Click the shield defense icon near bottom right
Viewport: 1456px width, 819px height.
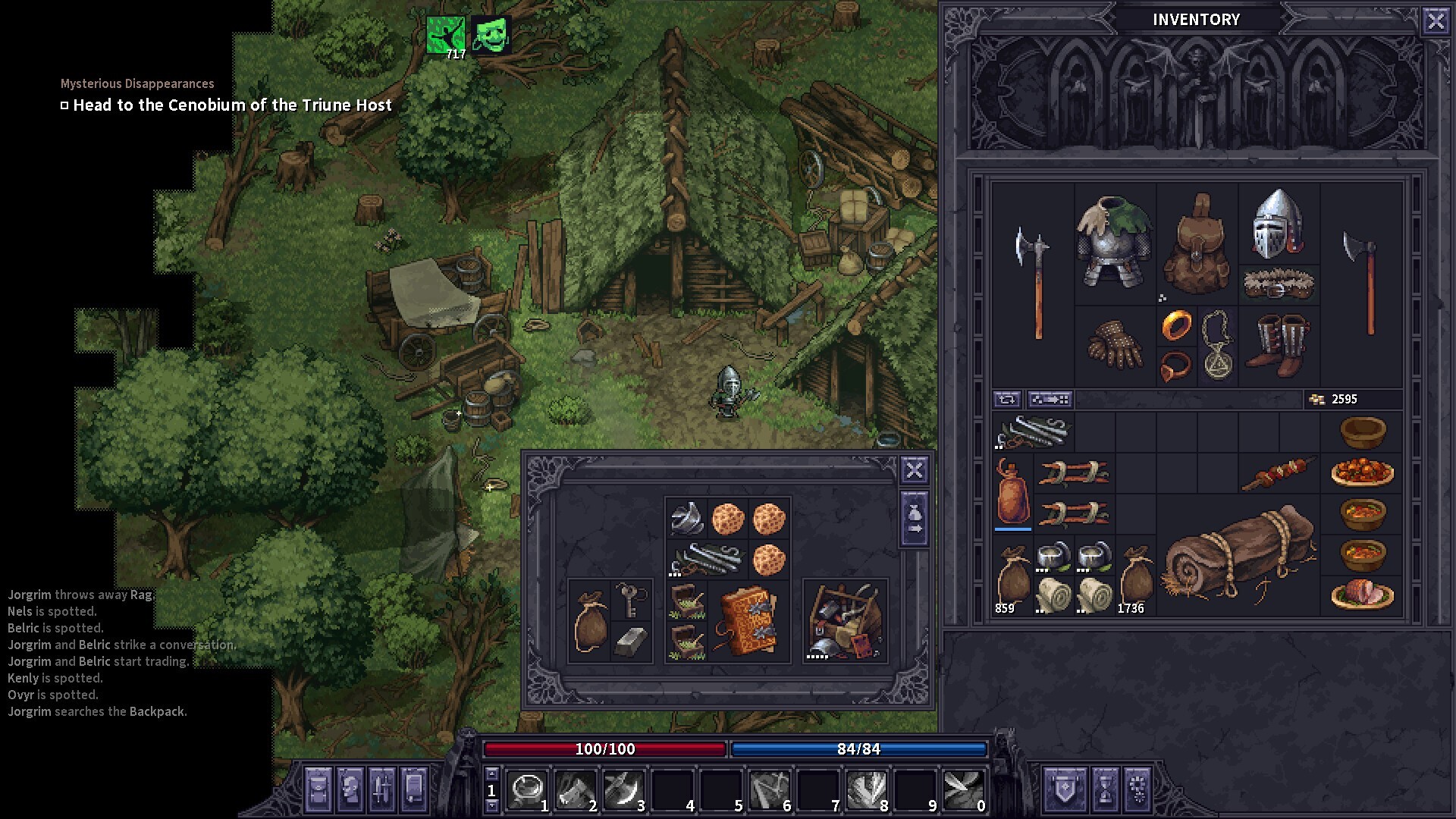(x=1064, y=789)
